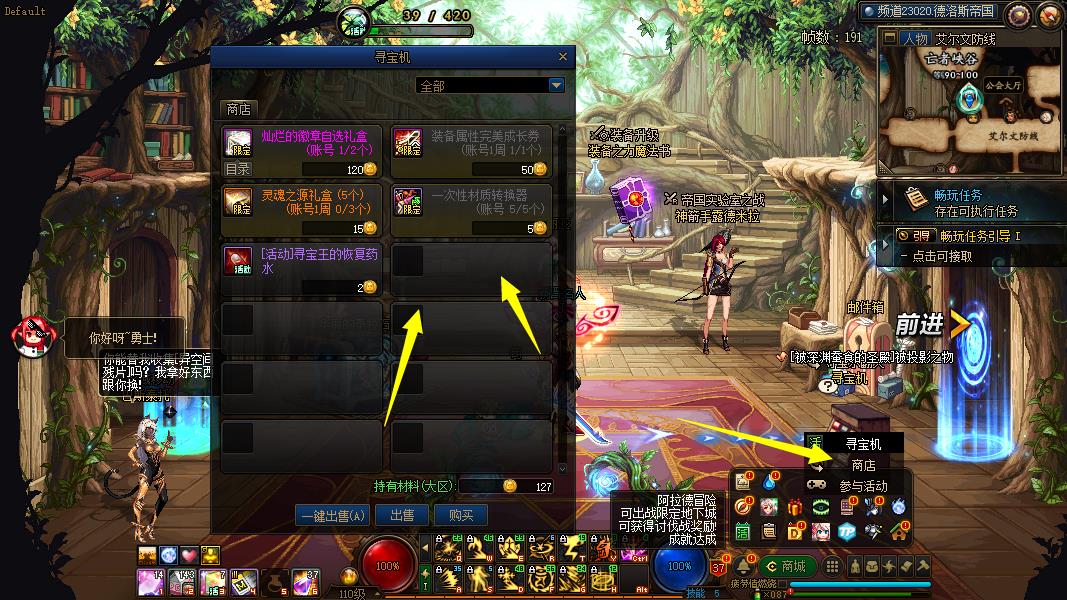Open the TP icon in the menu grid
1067x600 pixels.
pos(847,530)
